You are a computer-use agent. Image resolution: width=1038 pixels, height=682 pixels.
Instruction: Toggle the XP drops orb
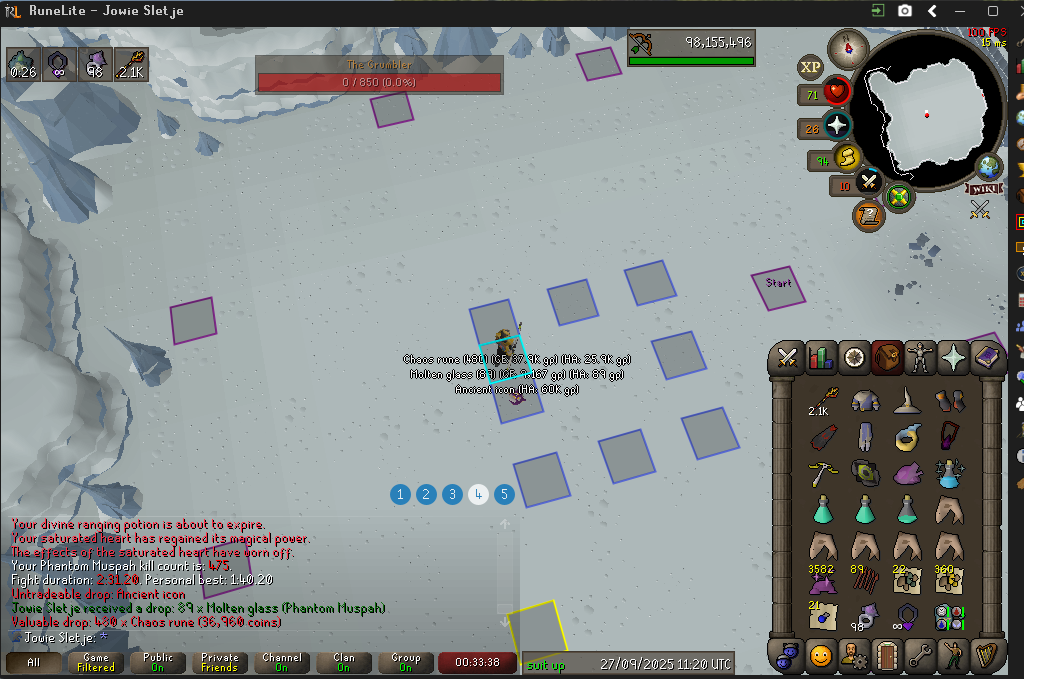pos(810,67)
